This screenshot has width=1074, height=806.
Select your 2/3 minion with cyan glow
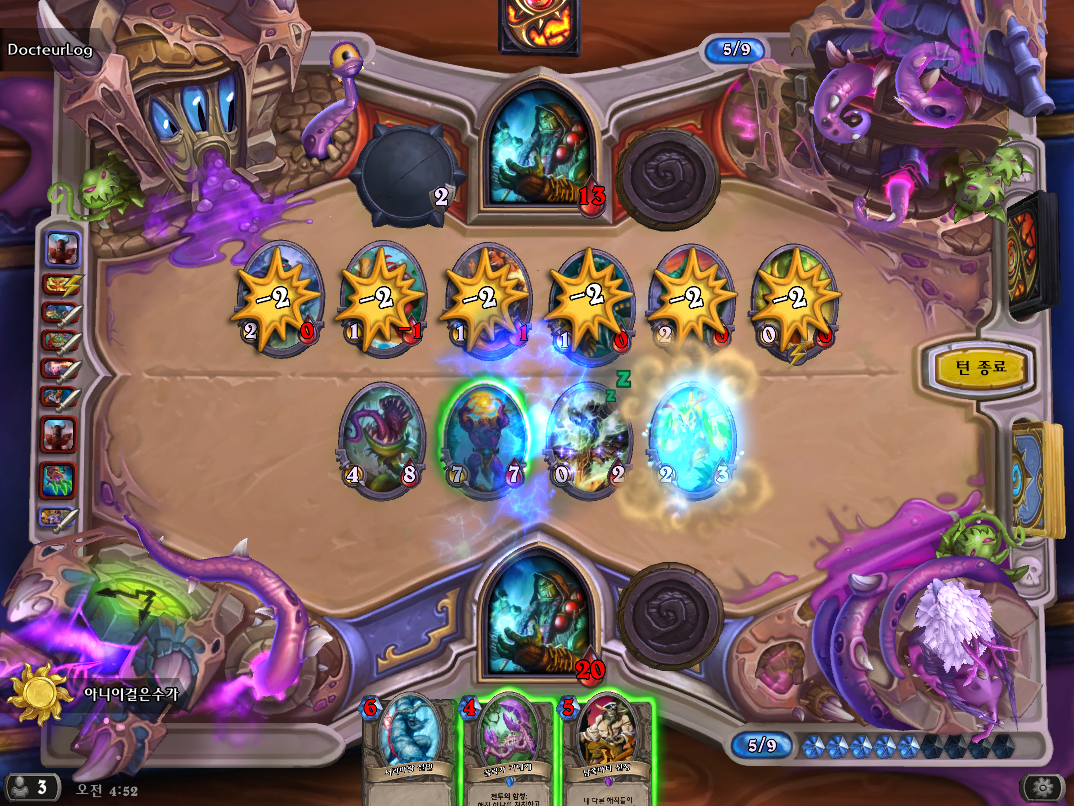(692, 440)
